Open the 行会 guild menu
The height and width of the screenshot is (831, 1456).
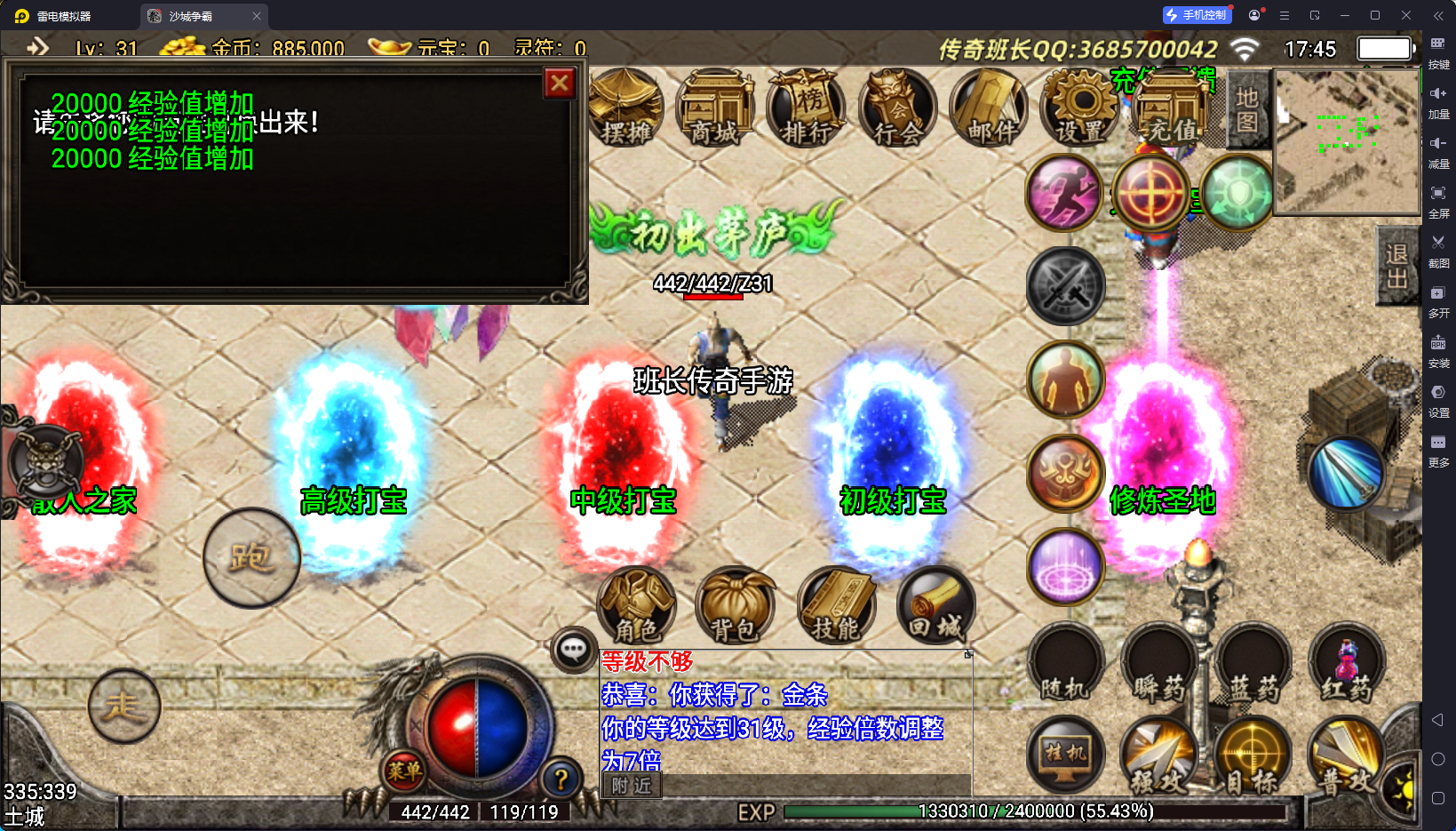898,108
